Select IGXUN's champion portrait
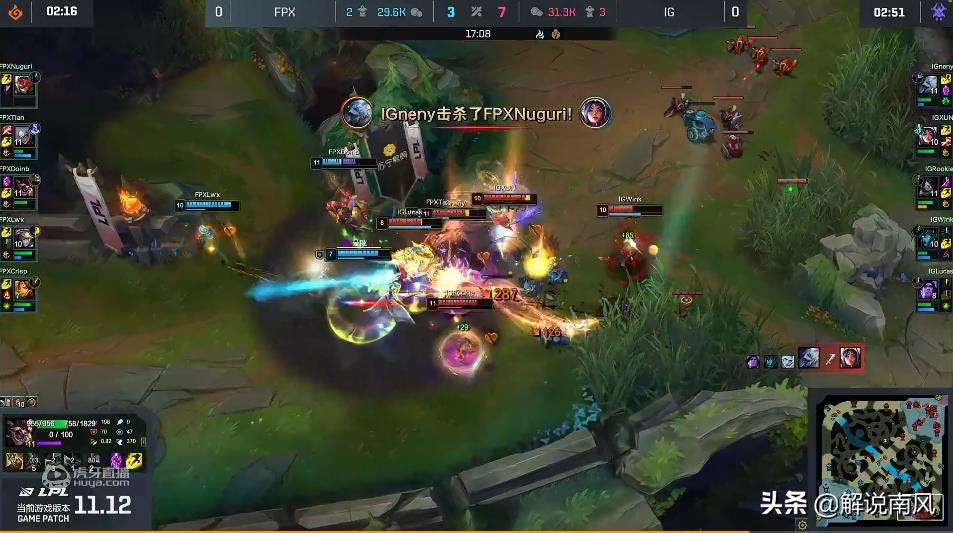Screen dimensions: 953x533 (x=929, y=137)
